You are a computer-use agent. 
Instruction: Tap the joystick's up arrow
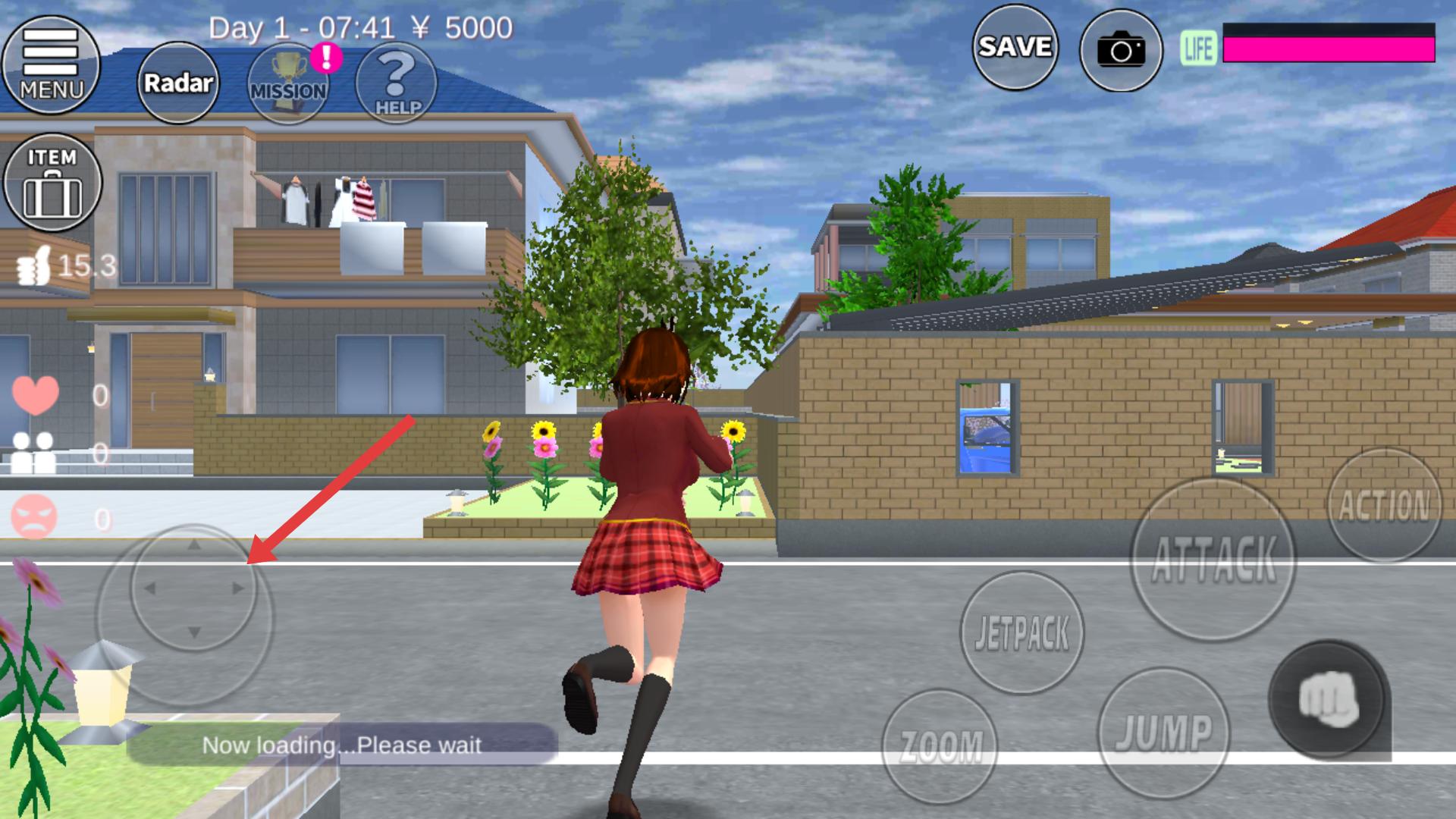(194, 544)
